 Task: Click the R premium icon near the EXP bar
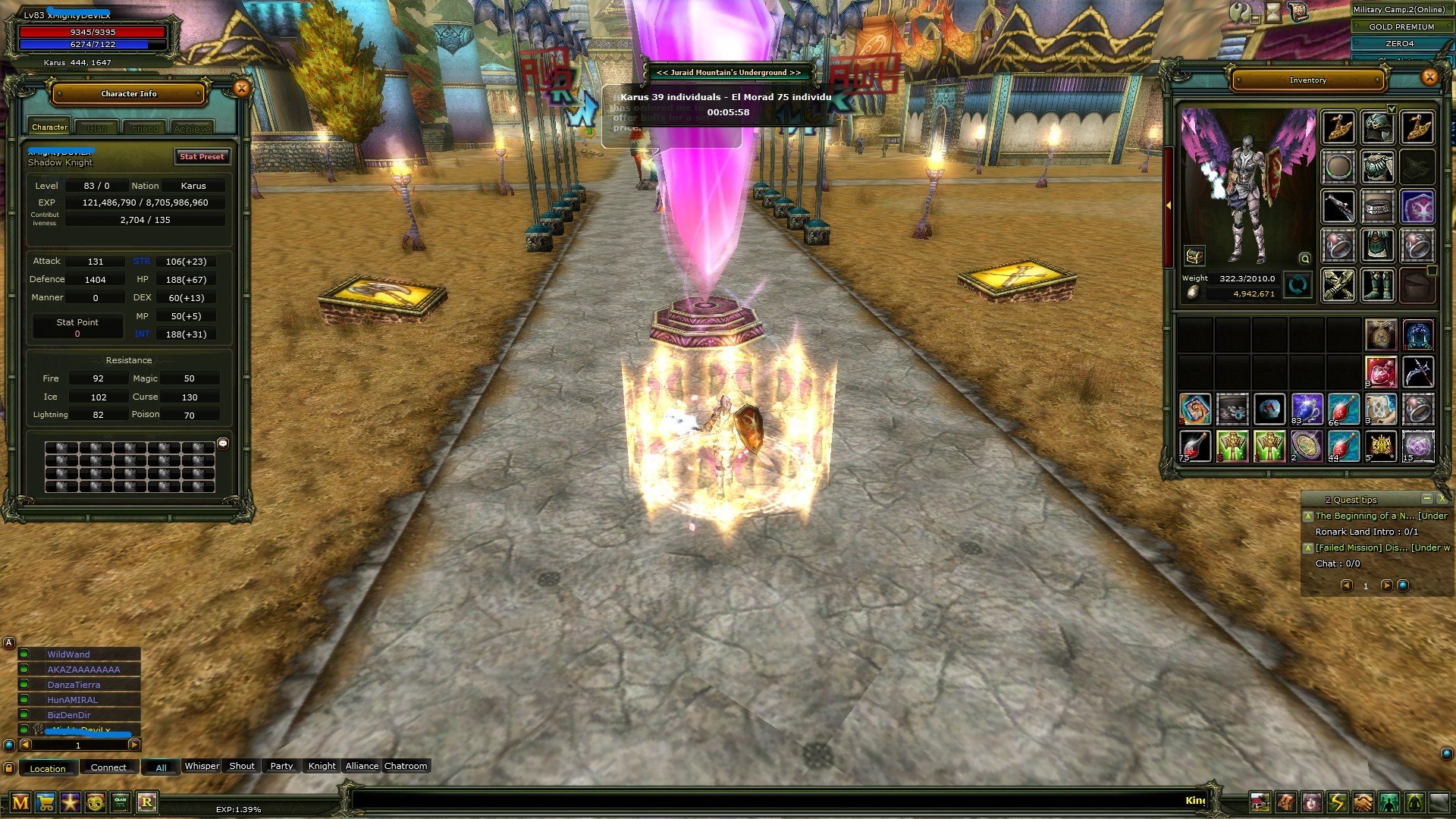[147, 802]
